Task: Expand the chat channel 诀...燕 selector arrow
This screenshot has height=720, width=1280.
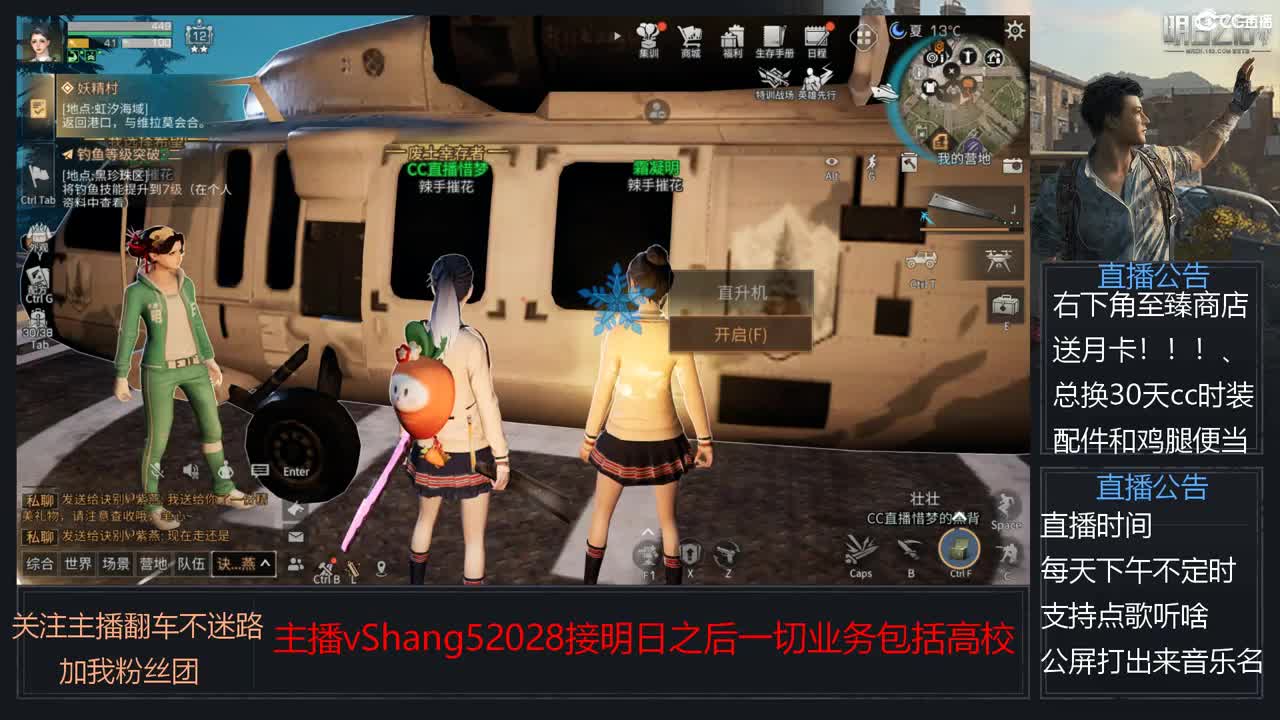Action: [x=266, y=563]
